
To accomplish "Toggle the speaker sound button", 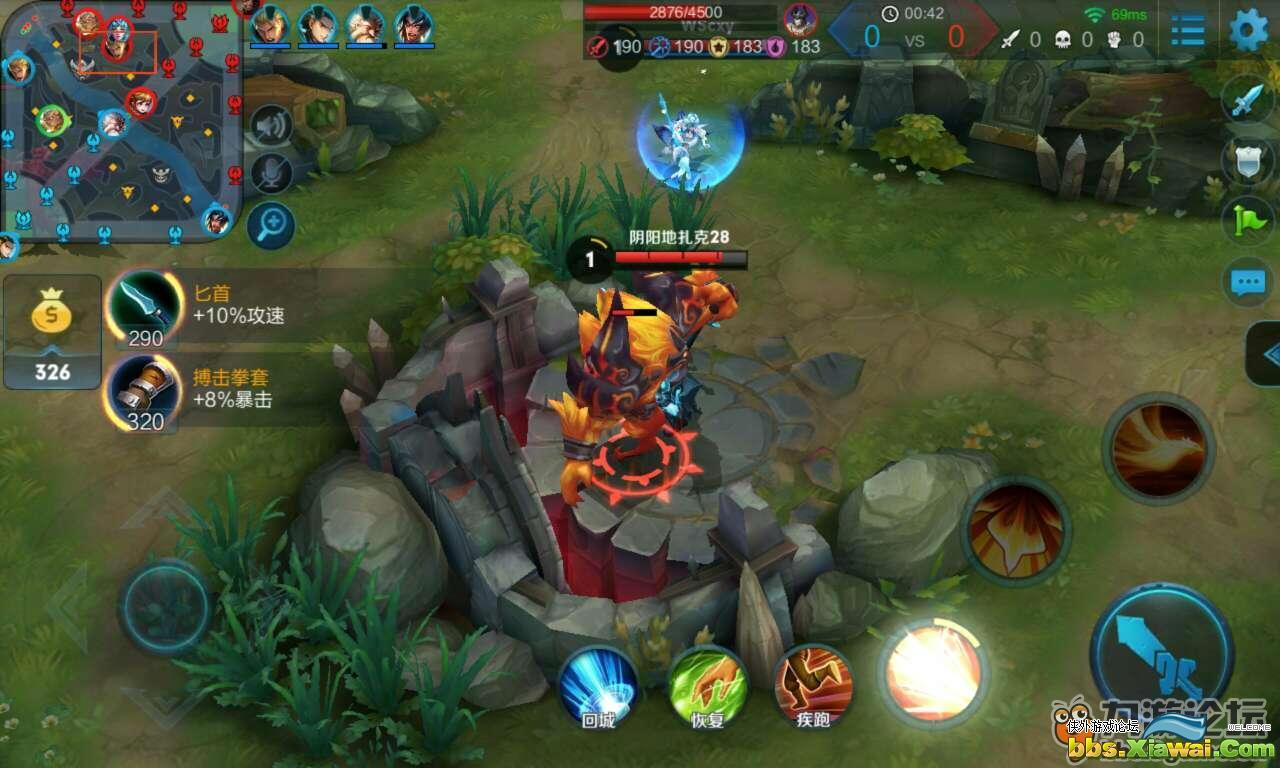I will tap(270, 125).
